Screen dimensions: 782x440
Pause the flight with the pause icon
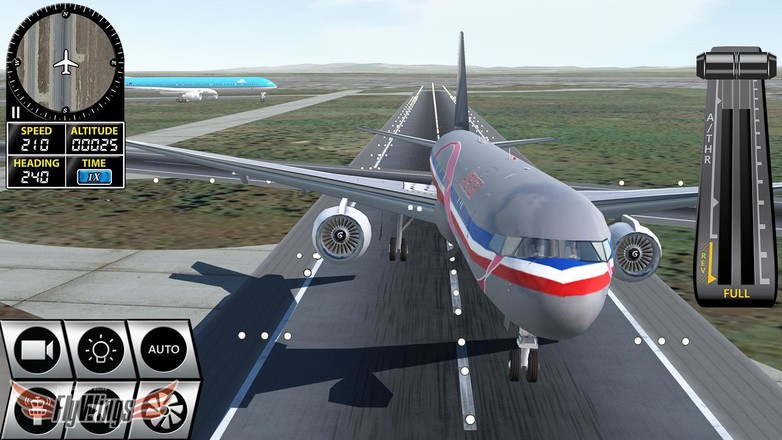click(14, 113)
